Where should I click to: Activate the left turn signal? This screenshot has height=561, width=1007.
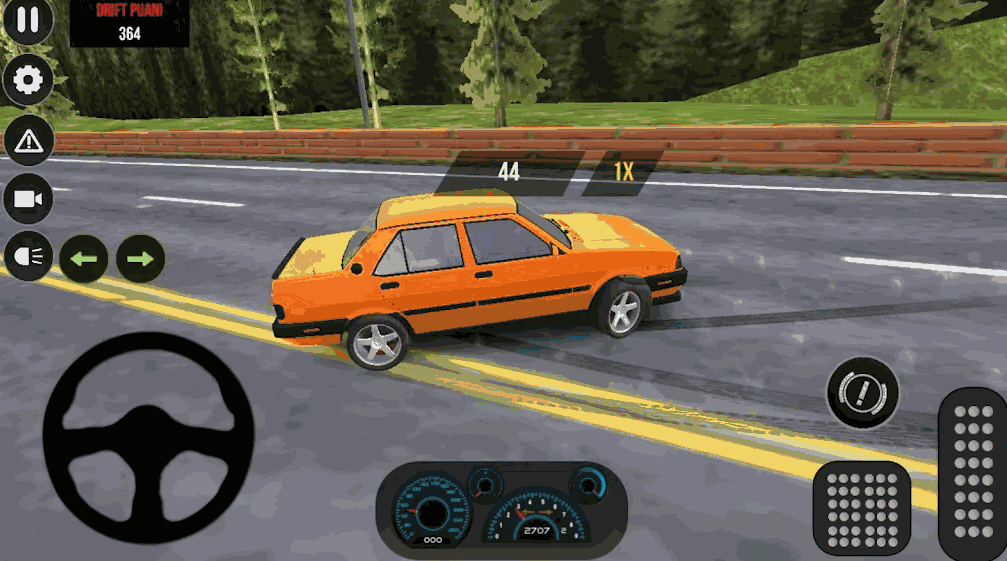pyautogui.click(x=84, y=259)
